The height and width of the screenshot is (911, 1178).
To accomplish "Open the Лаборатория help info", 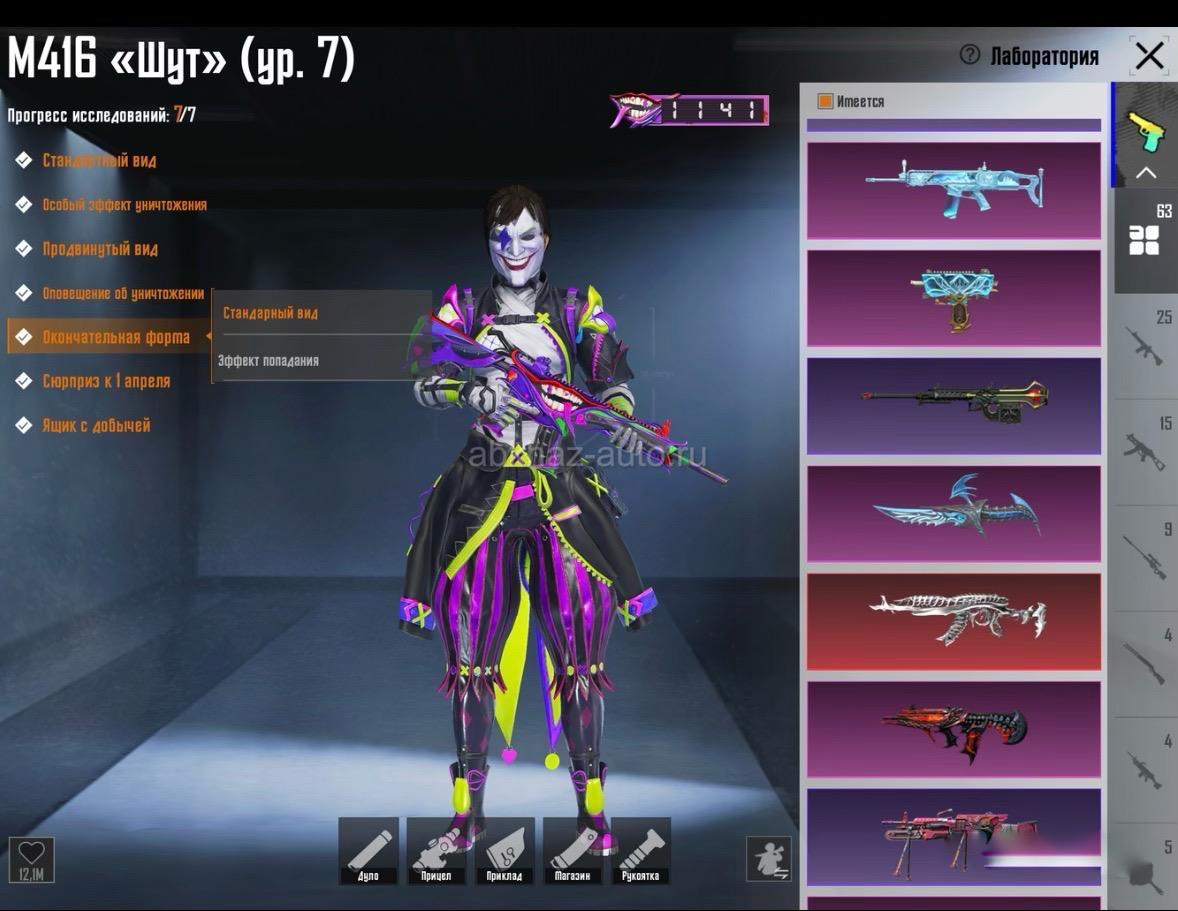I will pyautogui.click(x=969, y=55).
